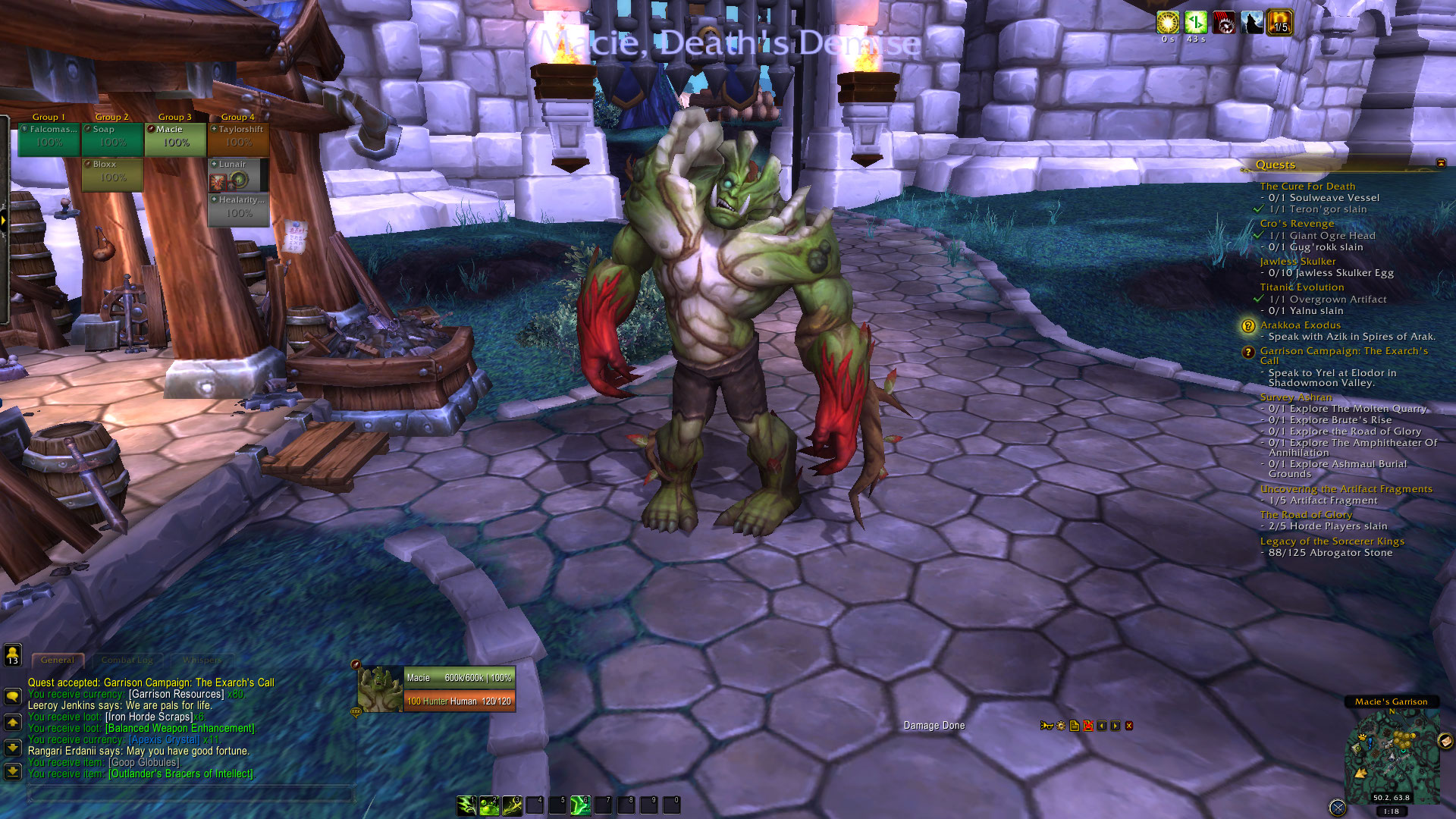Trigger the green lightning ability in slot 6
1456x819 pixels.
[x=580, y=805]
